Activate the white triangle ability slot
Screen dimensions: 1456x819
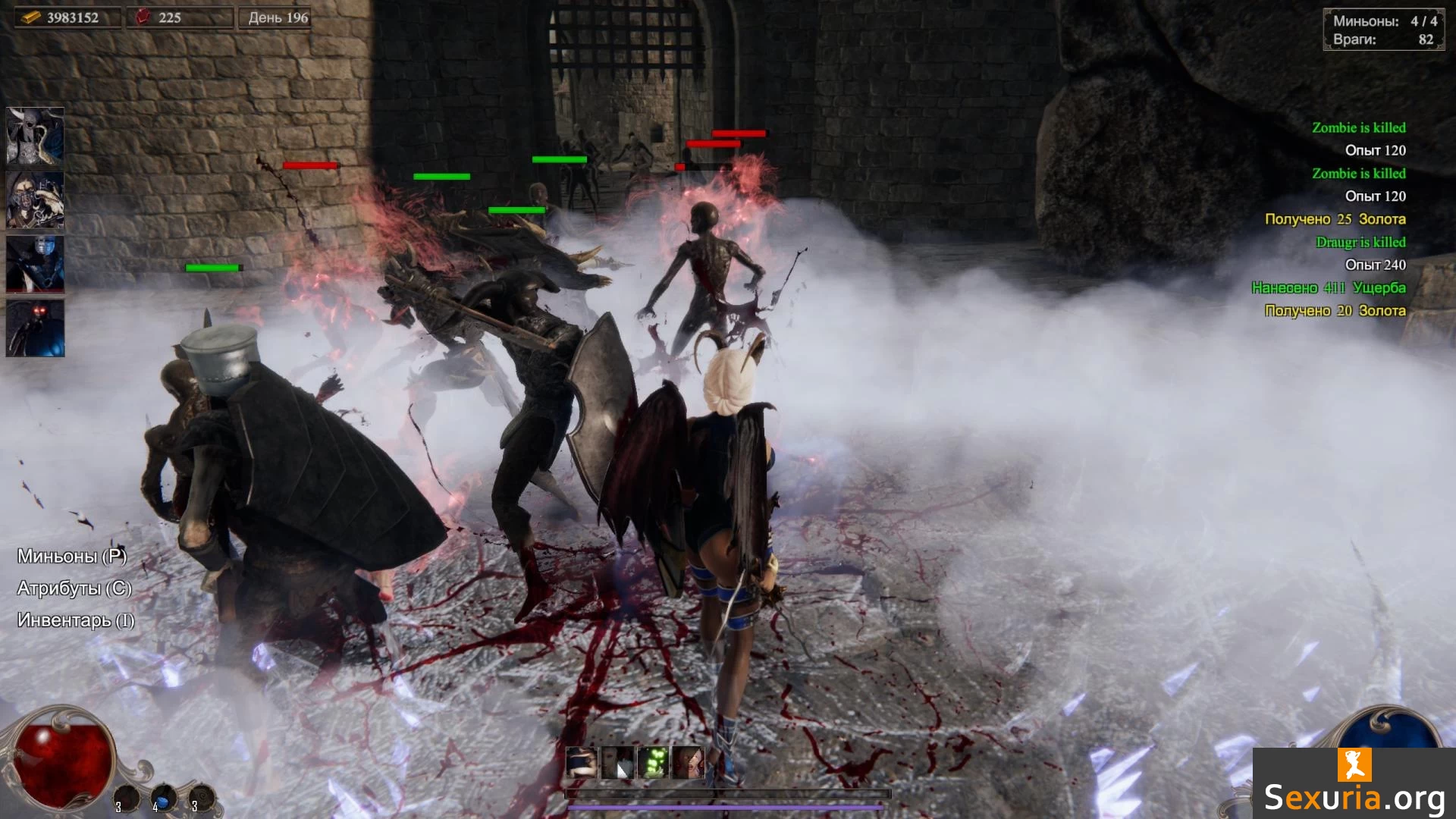pyautogui.click(x=618, y=762)
